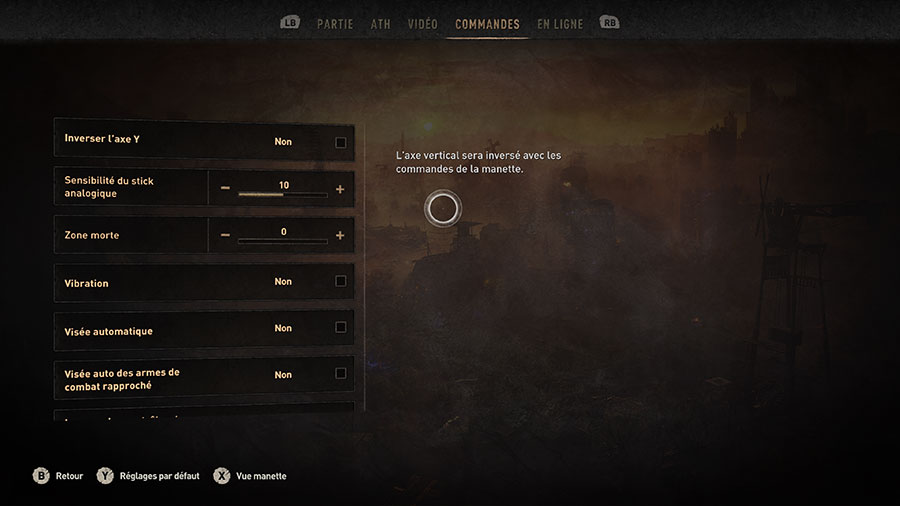The image size is (900, 506).
Task: Click the stick sensitivity slider bar
Action: point(283,195)
